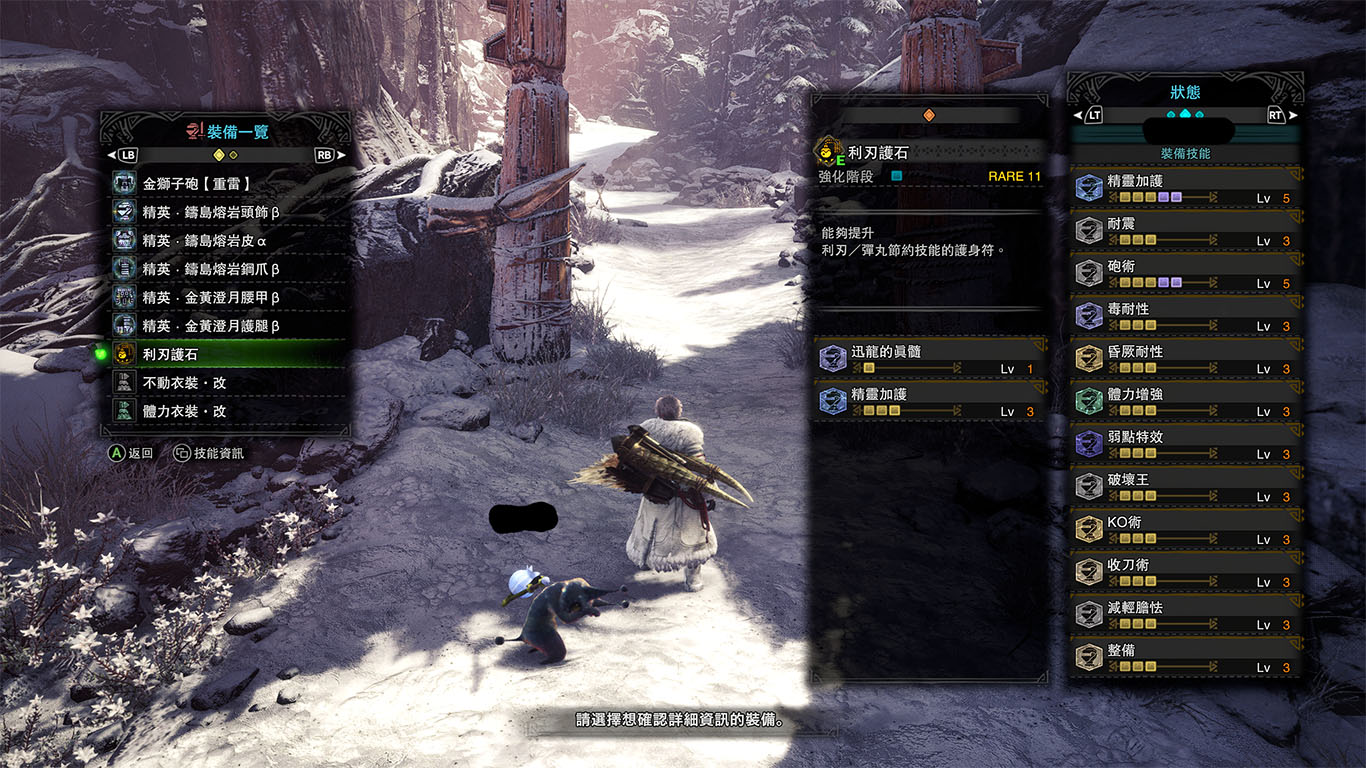Image resolution: width=1366 pixels, height=768 pixels.
Task: Select 精英・金黃澄月腰甲β waist row
Action: point(230,297)
